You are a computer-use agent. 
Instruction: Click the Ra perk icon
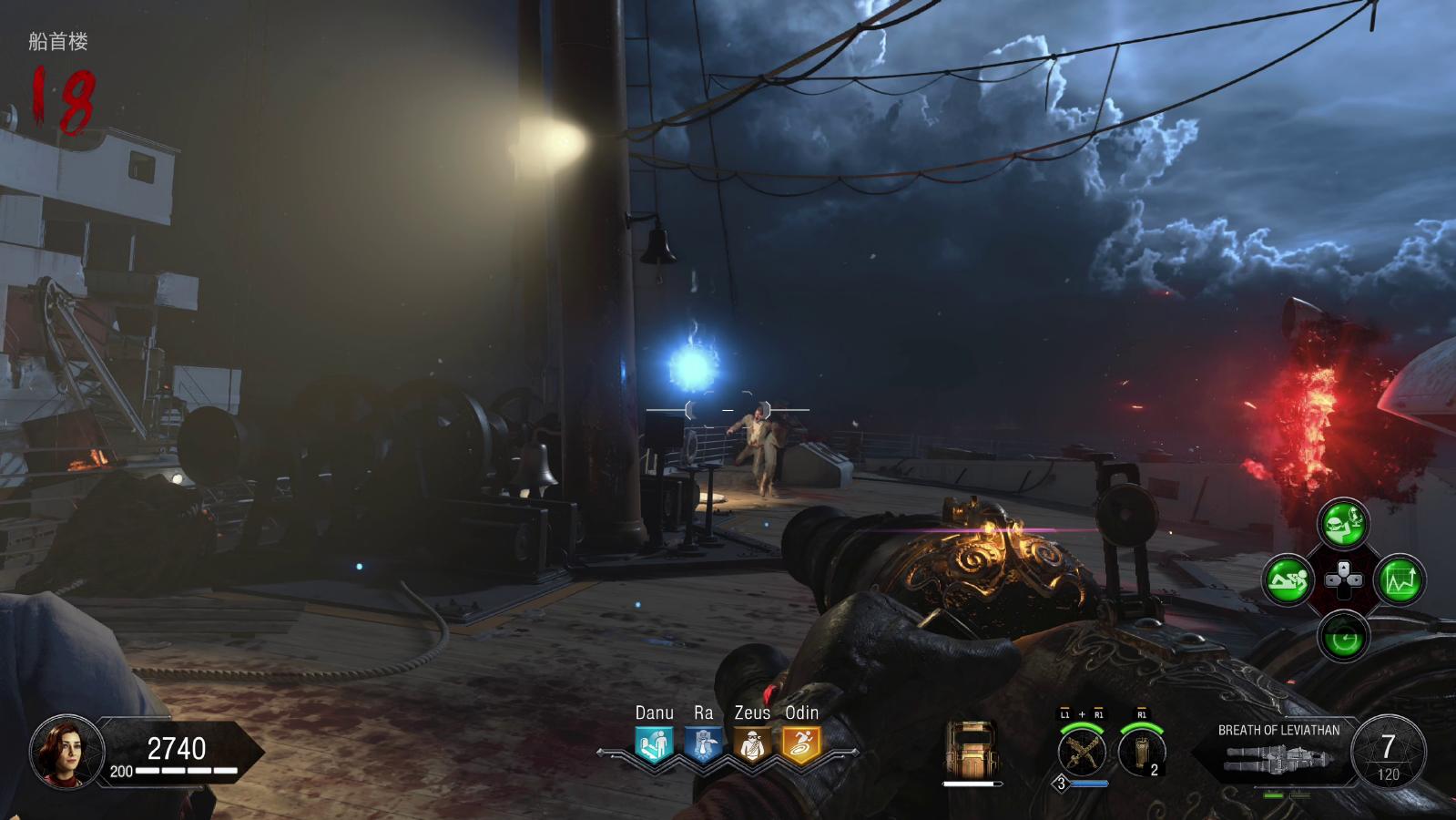(703, 744)
